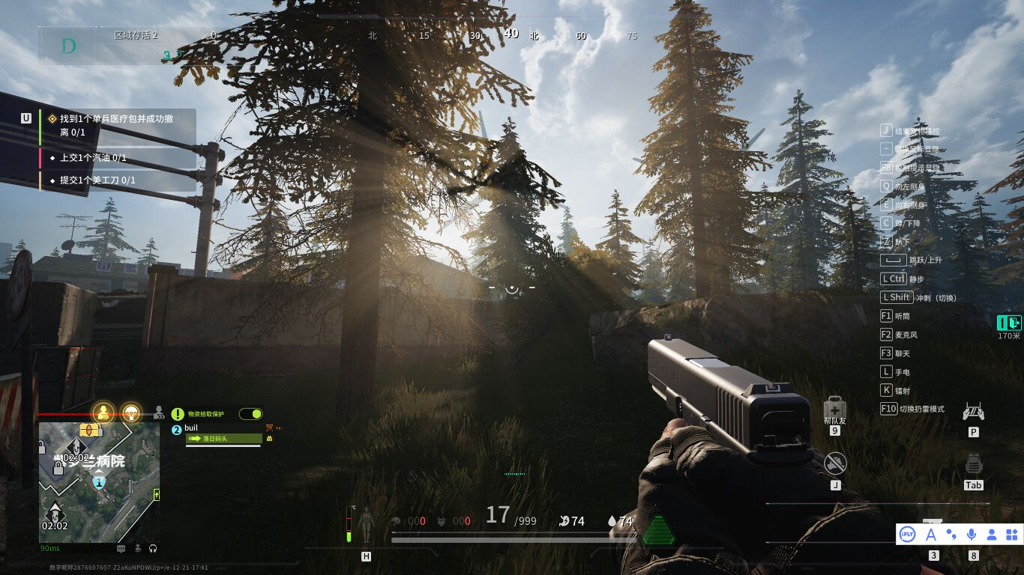Click the golden parachute icon above minimap
Image resolution: width=1024 pixels, height=575 pixels.
pos(131,412)
